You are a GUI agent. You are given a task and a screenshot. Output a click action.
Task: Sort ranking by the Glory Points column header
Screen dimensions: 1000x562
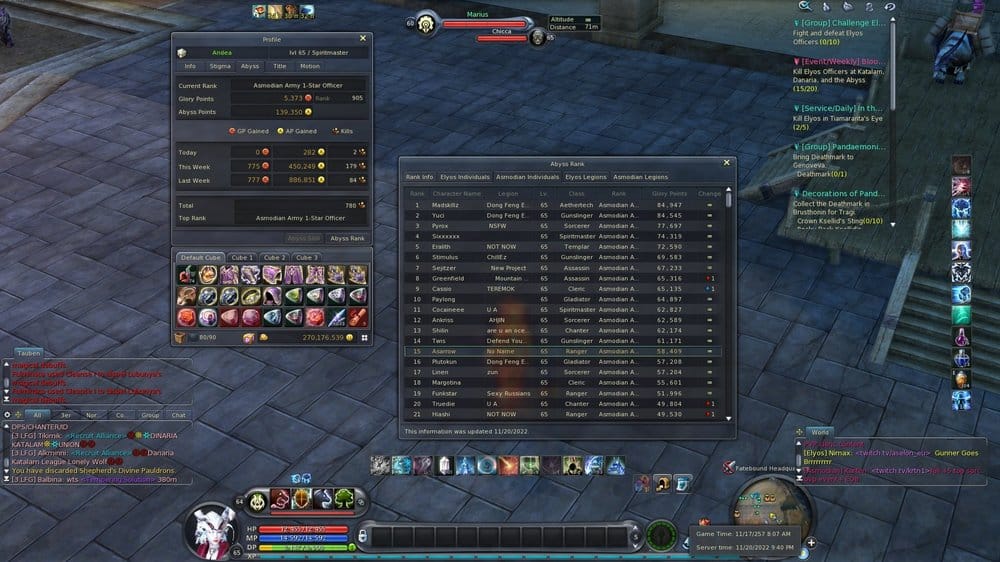[x=670, y=193]
